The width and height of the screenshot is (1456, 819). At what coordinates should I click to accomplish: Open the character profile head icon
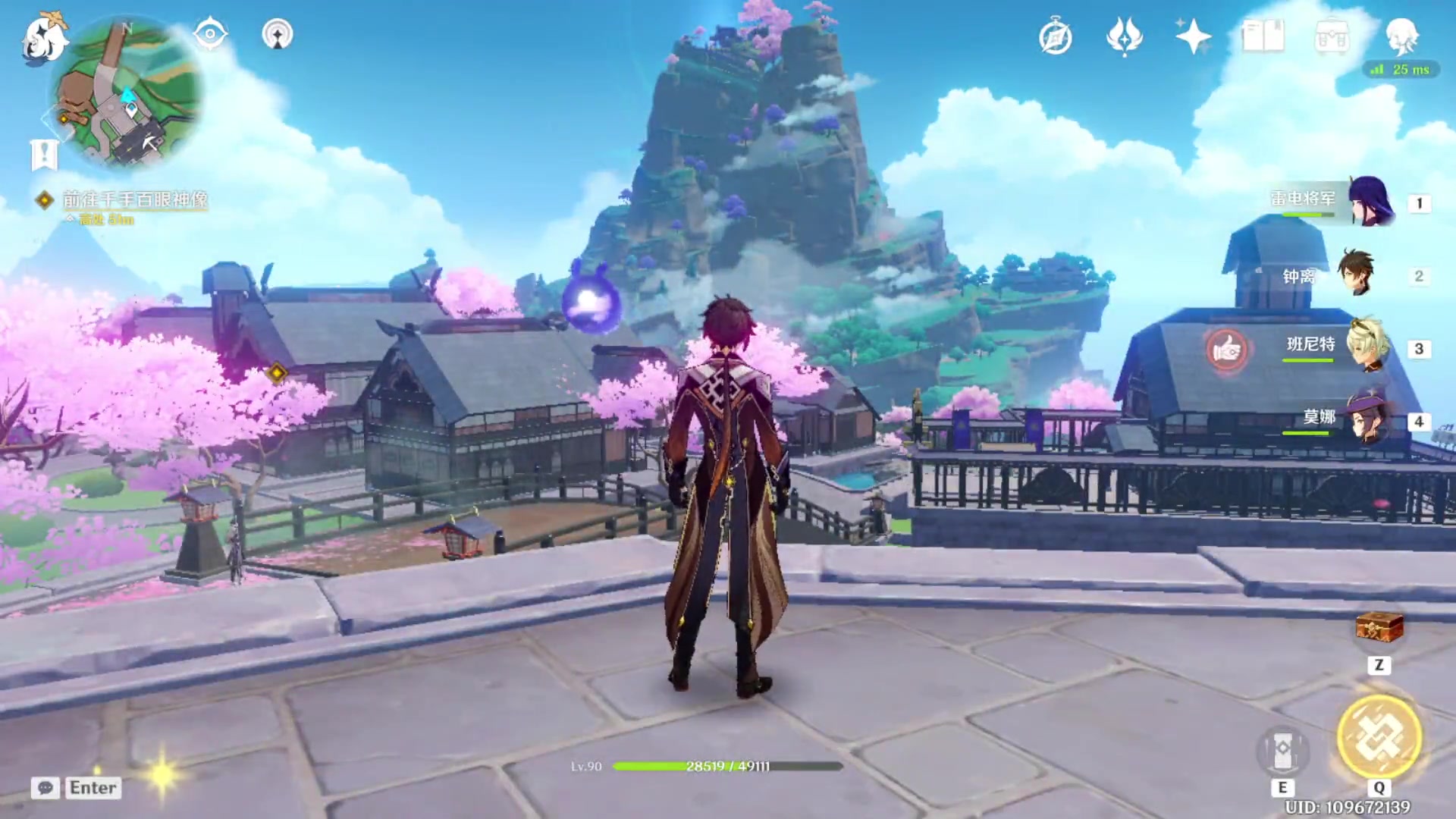coord(1401,36)
